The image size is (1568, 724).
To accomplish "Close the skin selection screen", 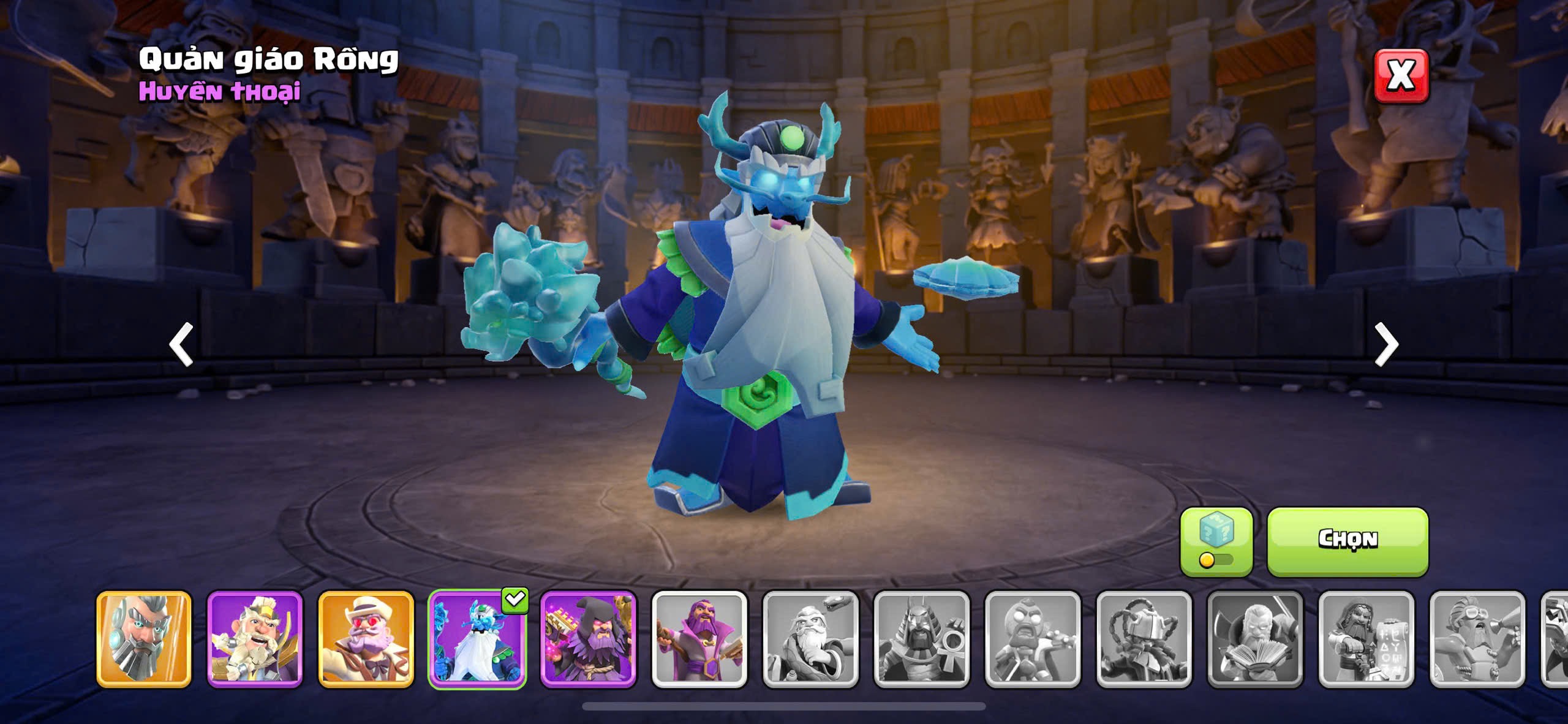I will click(1401, 76).
